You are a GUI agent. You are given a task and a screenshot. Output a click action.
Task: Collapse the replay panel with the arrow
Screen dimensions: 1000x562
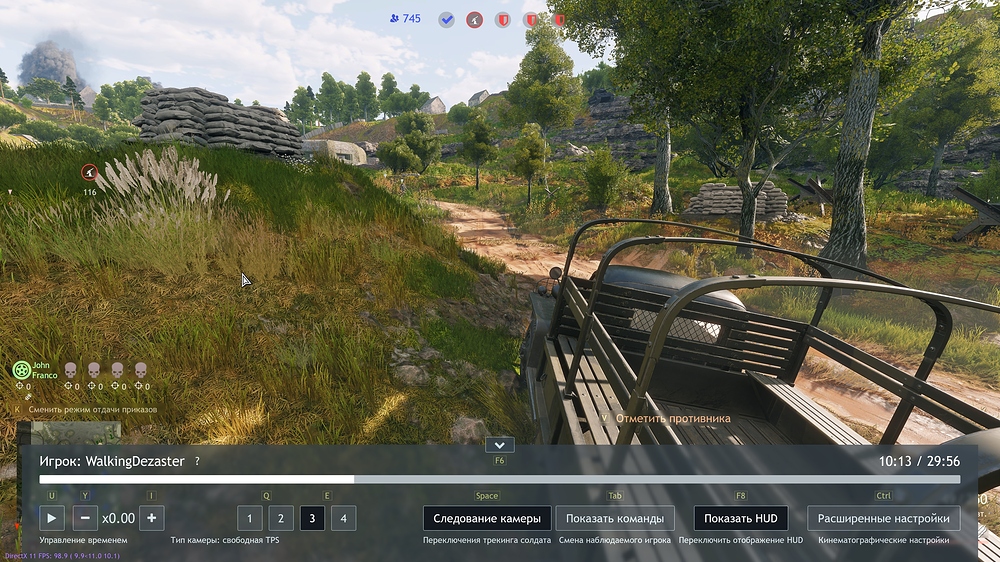pyautogui.click(x=499, y=445)
